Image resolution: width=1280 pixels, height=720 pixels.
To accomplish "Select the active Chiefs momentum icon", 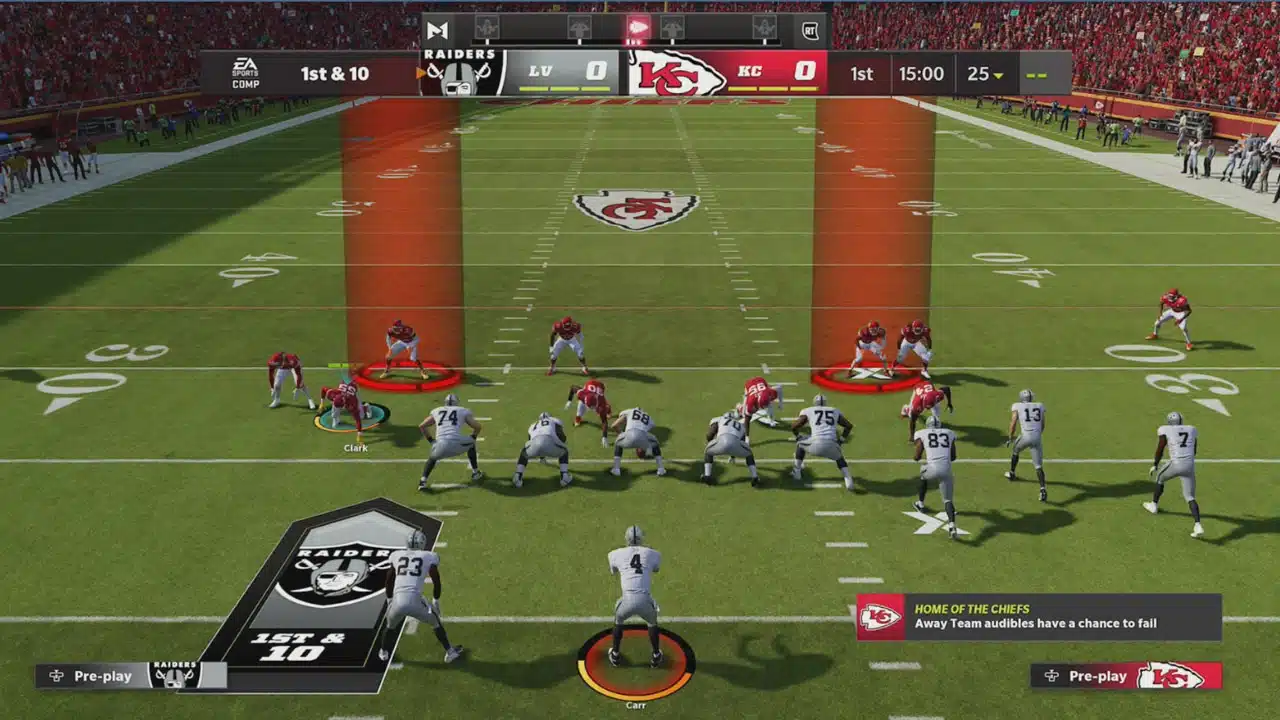I will pyautogui.click(x=637, y=28).
